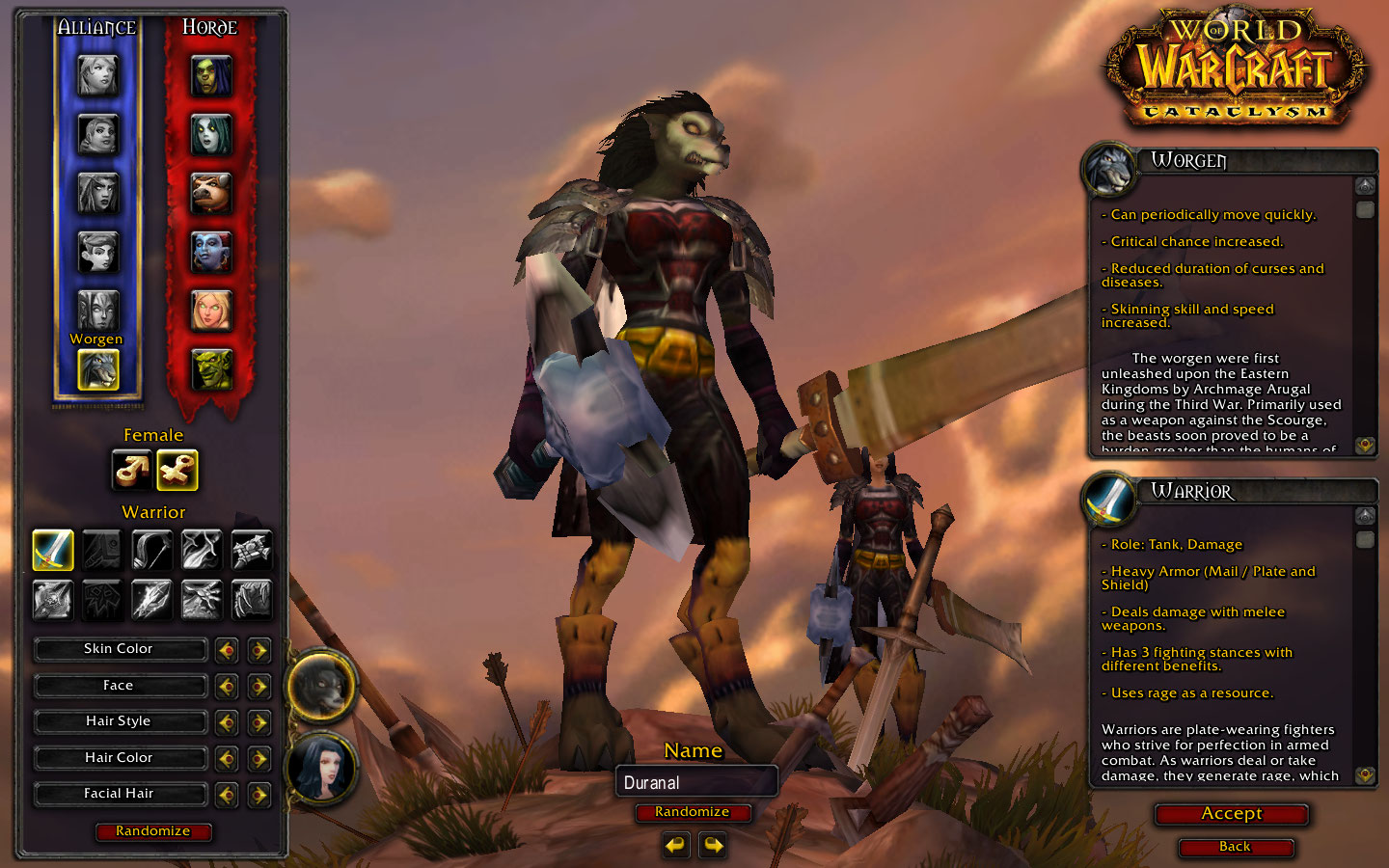Show the human form portrait preview
Screen dimensions: 1389x868
point(322,769)
